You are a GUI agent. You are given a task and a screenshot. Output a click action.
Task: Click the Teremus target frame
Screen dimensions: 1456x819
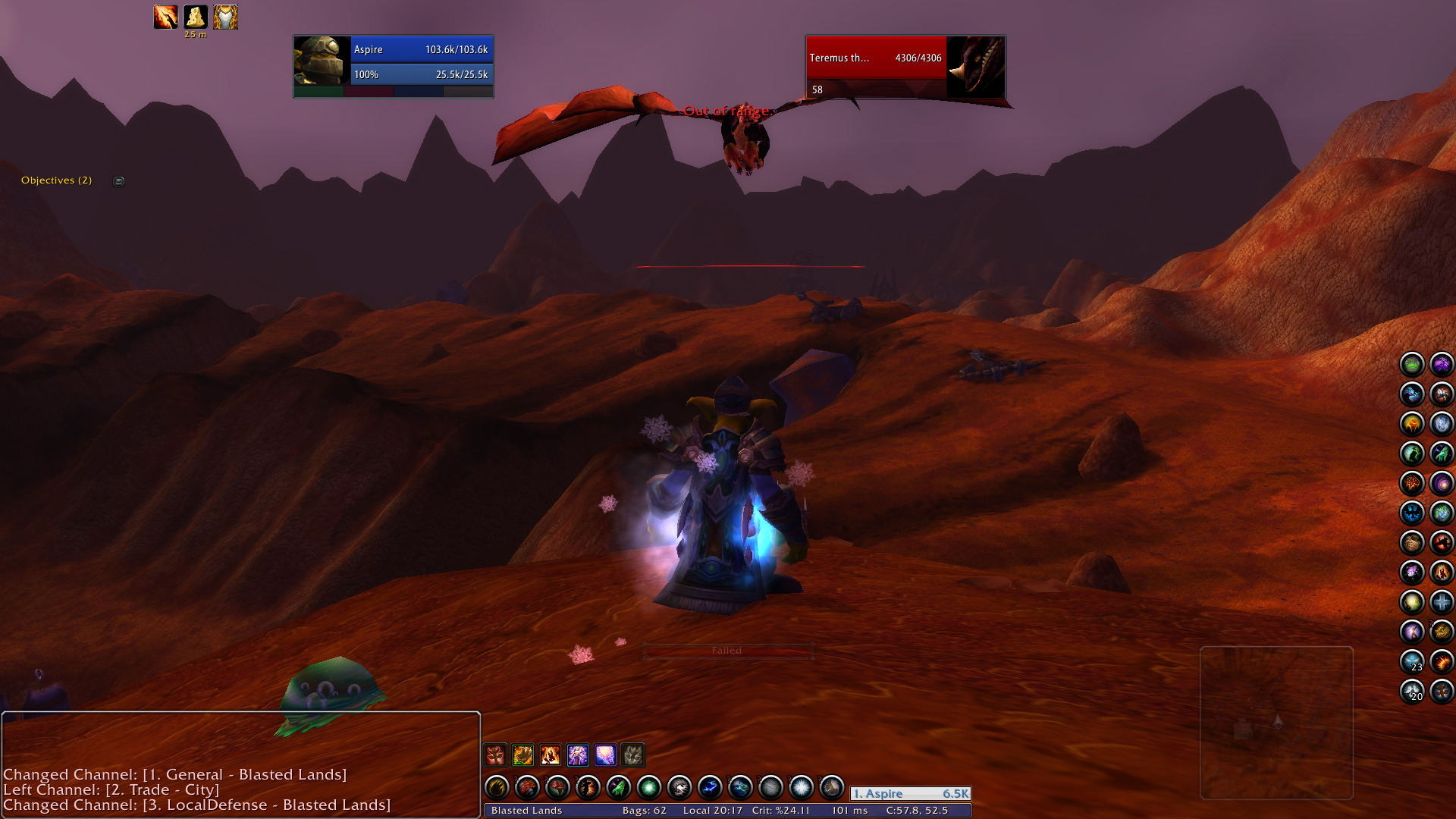coord(905,67)
